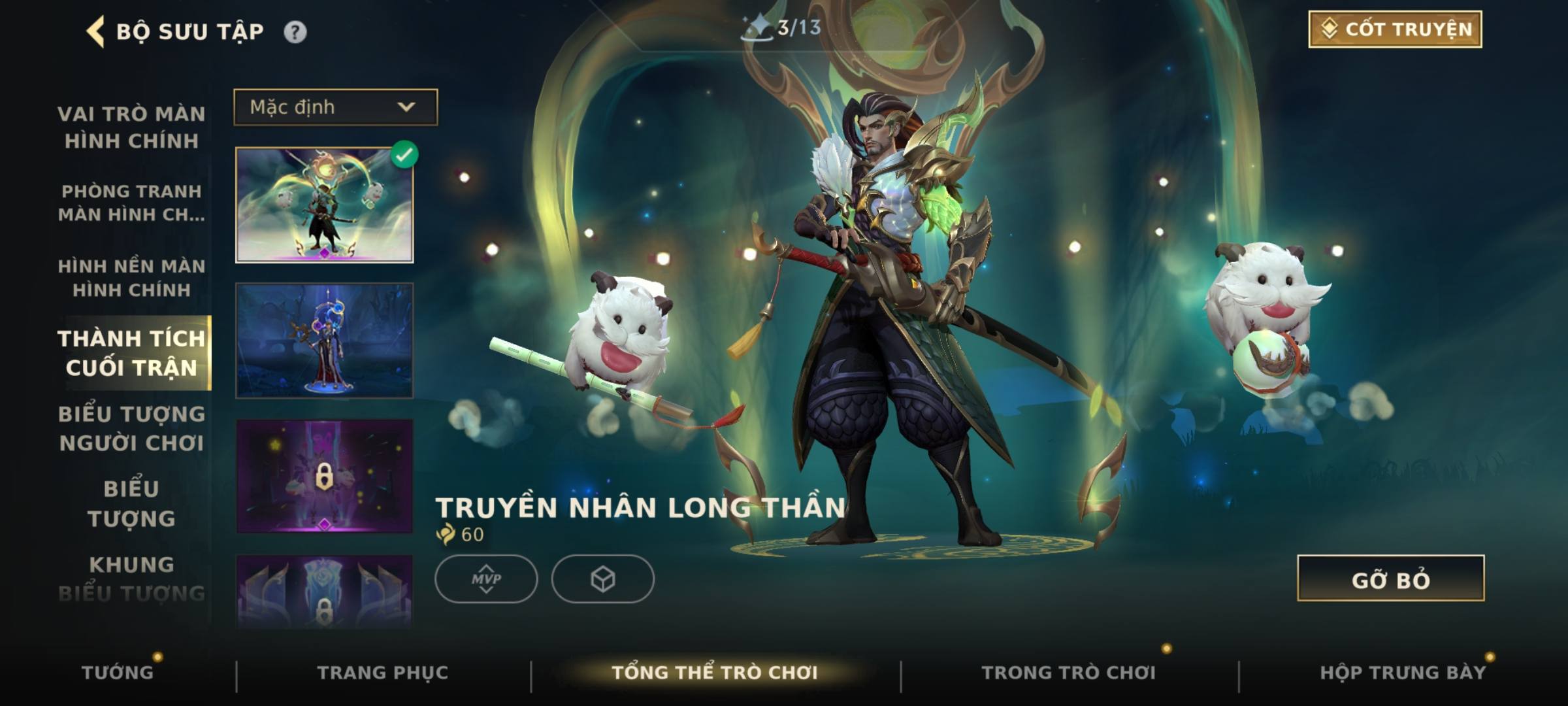This screenshot has width=1568, height=706.
Task: Expand the Mặc định sorting dropdown
Action: pyautogui.click(x=336, y=107)
